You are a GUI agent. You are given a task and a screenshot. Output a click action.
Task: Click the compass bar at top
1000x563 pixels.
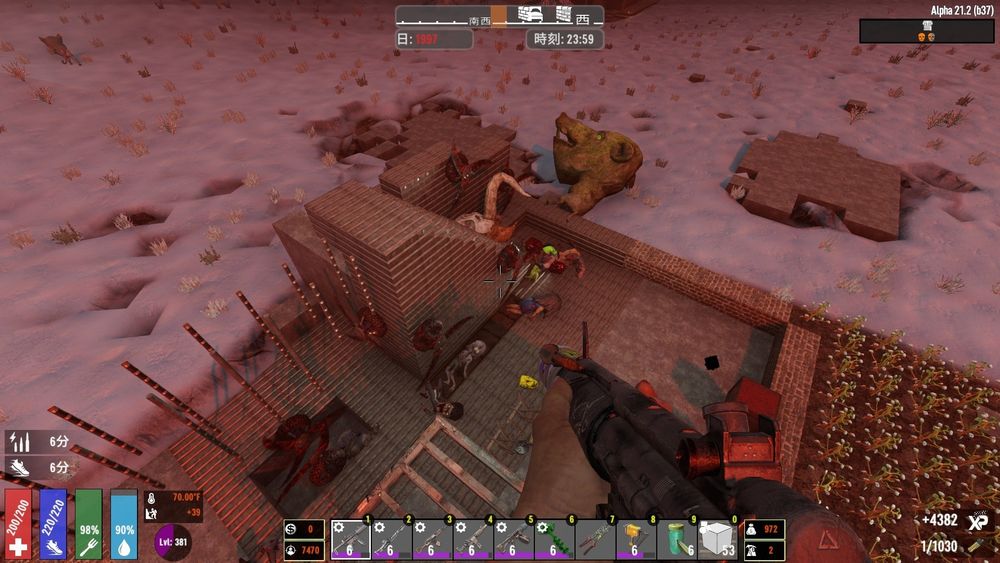(x=499, y=16)
